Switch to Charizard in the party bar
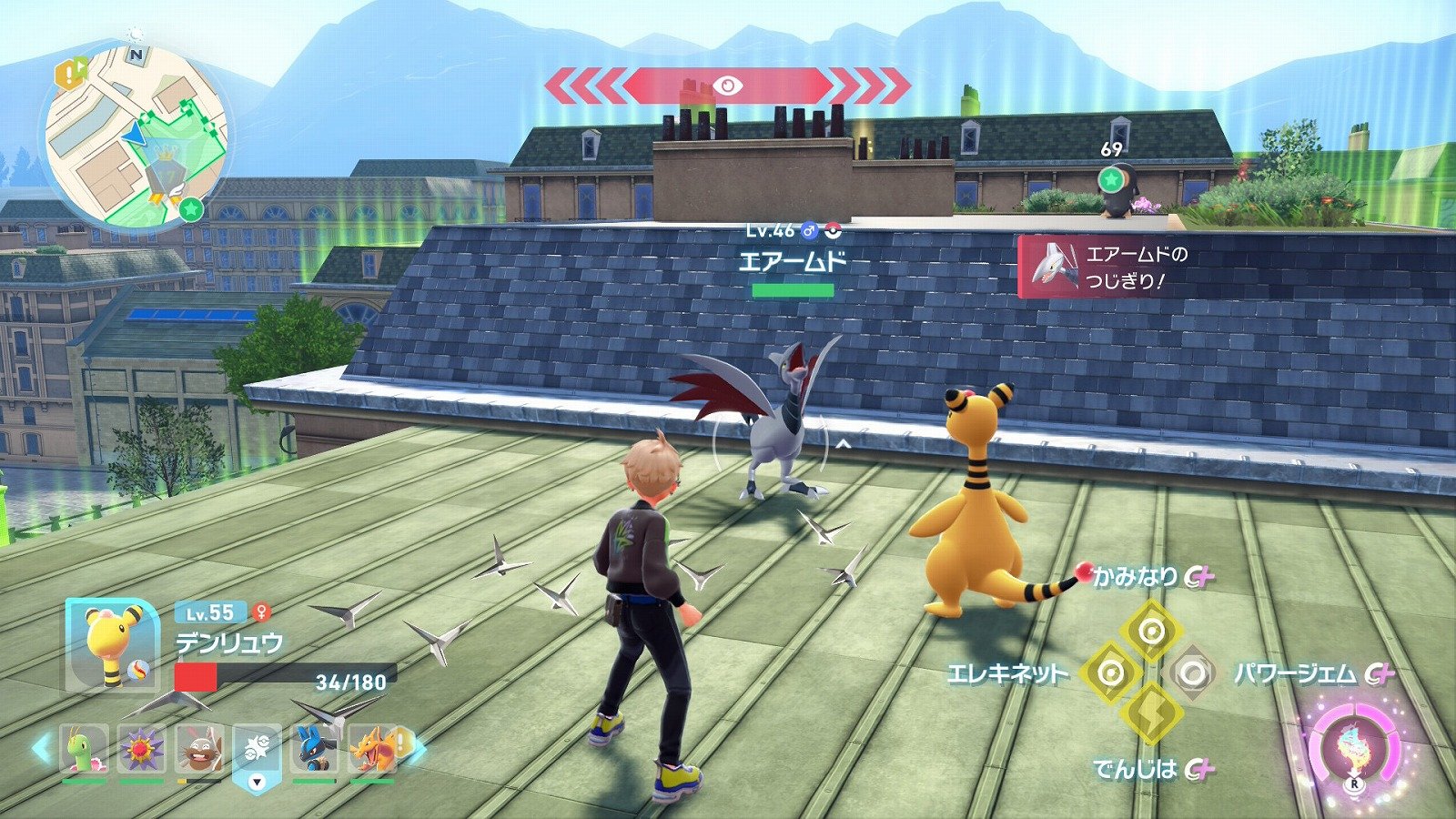1456x819 pixels. [372, 751]
